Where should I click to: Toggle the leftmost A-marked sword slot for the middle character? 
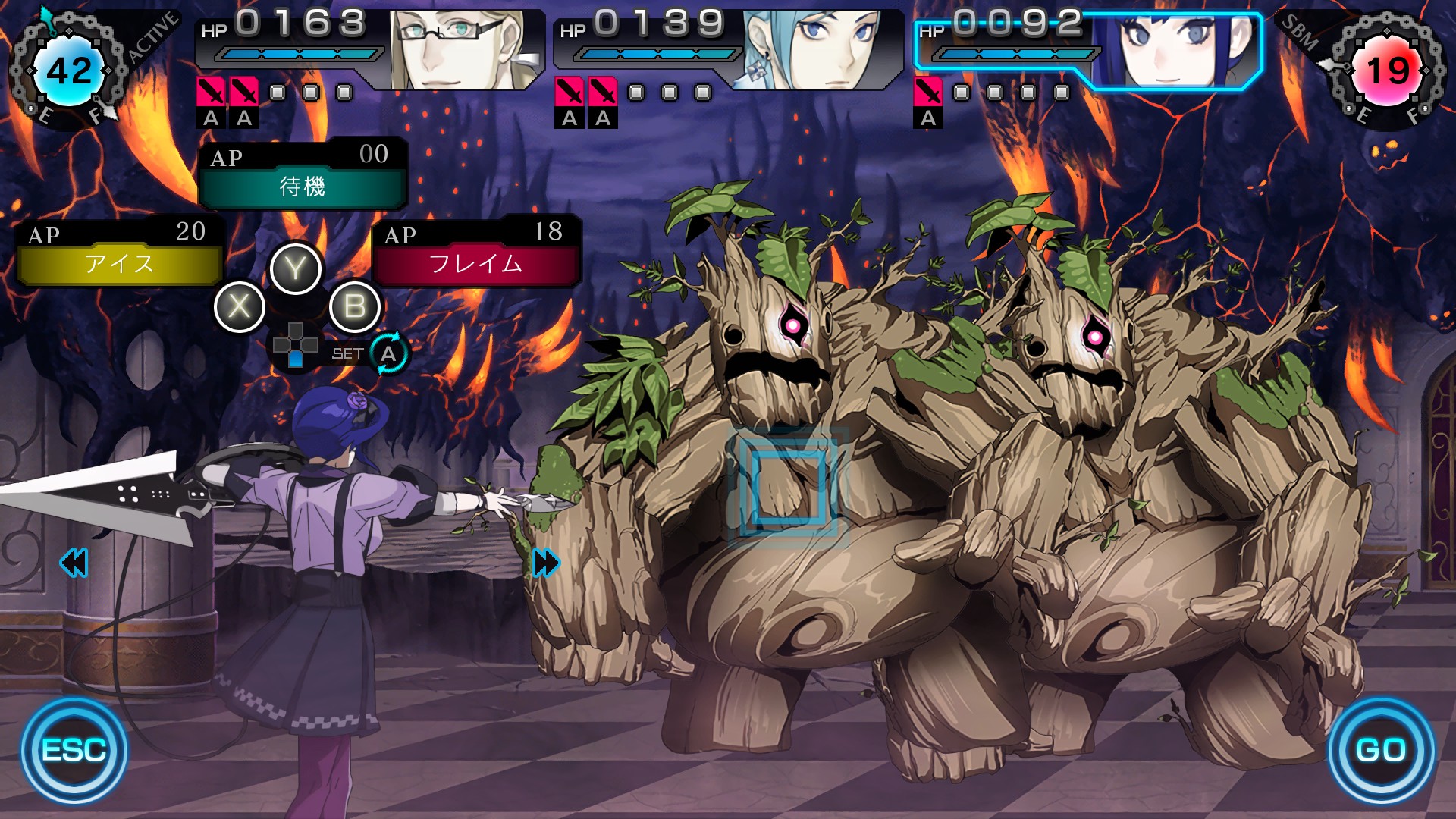click(570, 93)
